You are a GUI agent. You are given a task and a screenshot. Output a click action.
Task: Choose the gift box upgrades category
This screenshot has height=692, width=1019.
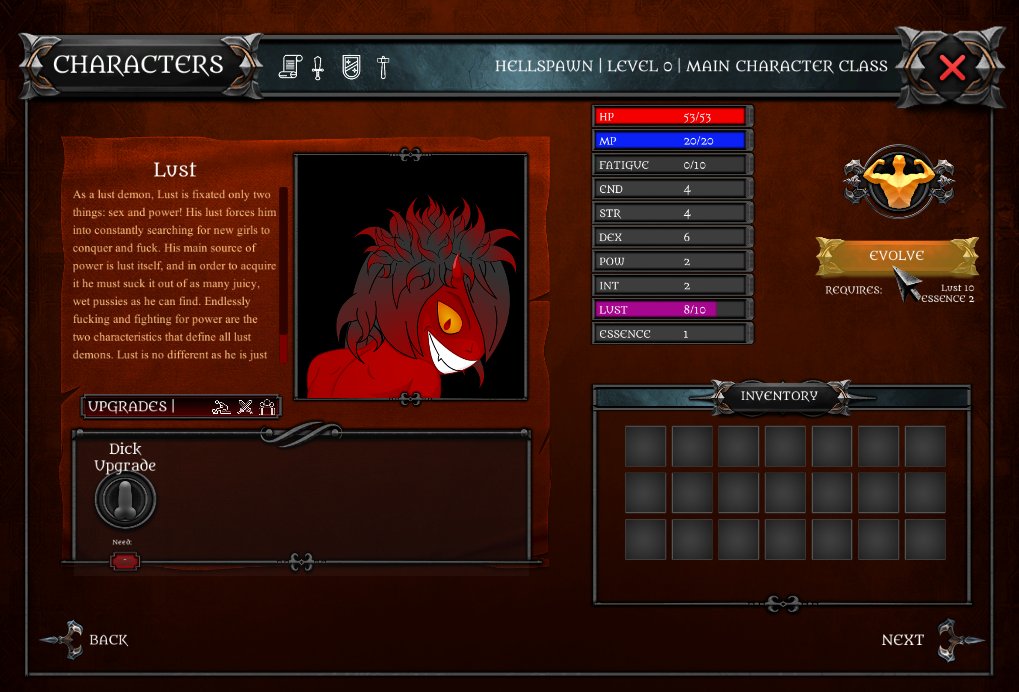[267, 406]
